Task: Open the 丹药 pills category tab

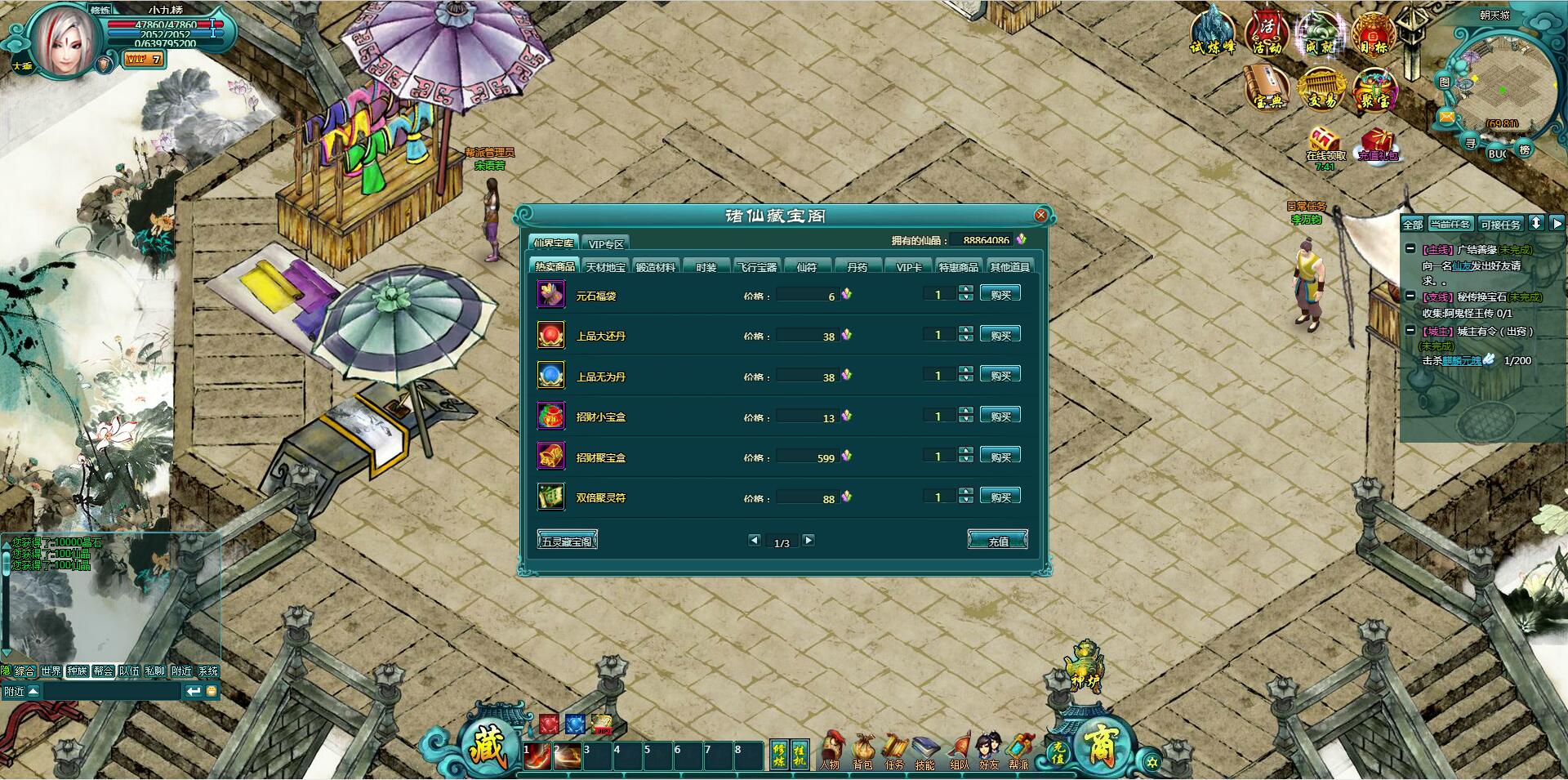Action: [x=857, y=266]
